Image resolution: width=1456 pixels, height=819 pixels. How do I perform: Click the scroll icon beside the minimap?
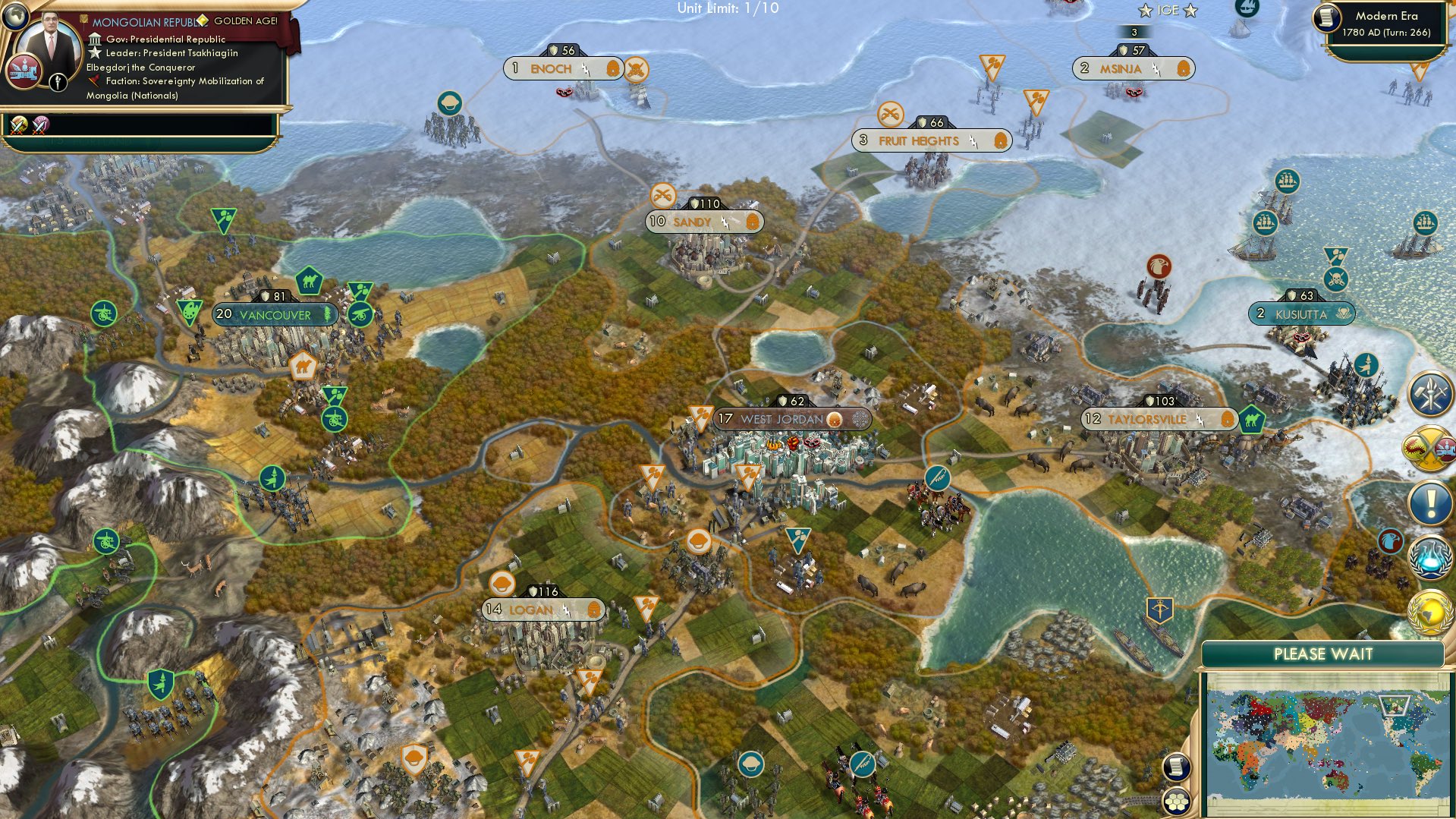click(x=1177, y=767)
